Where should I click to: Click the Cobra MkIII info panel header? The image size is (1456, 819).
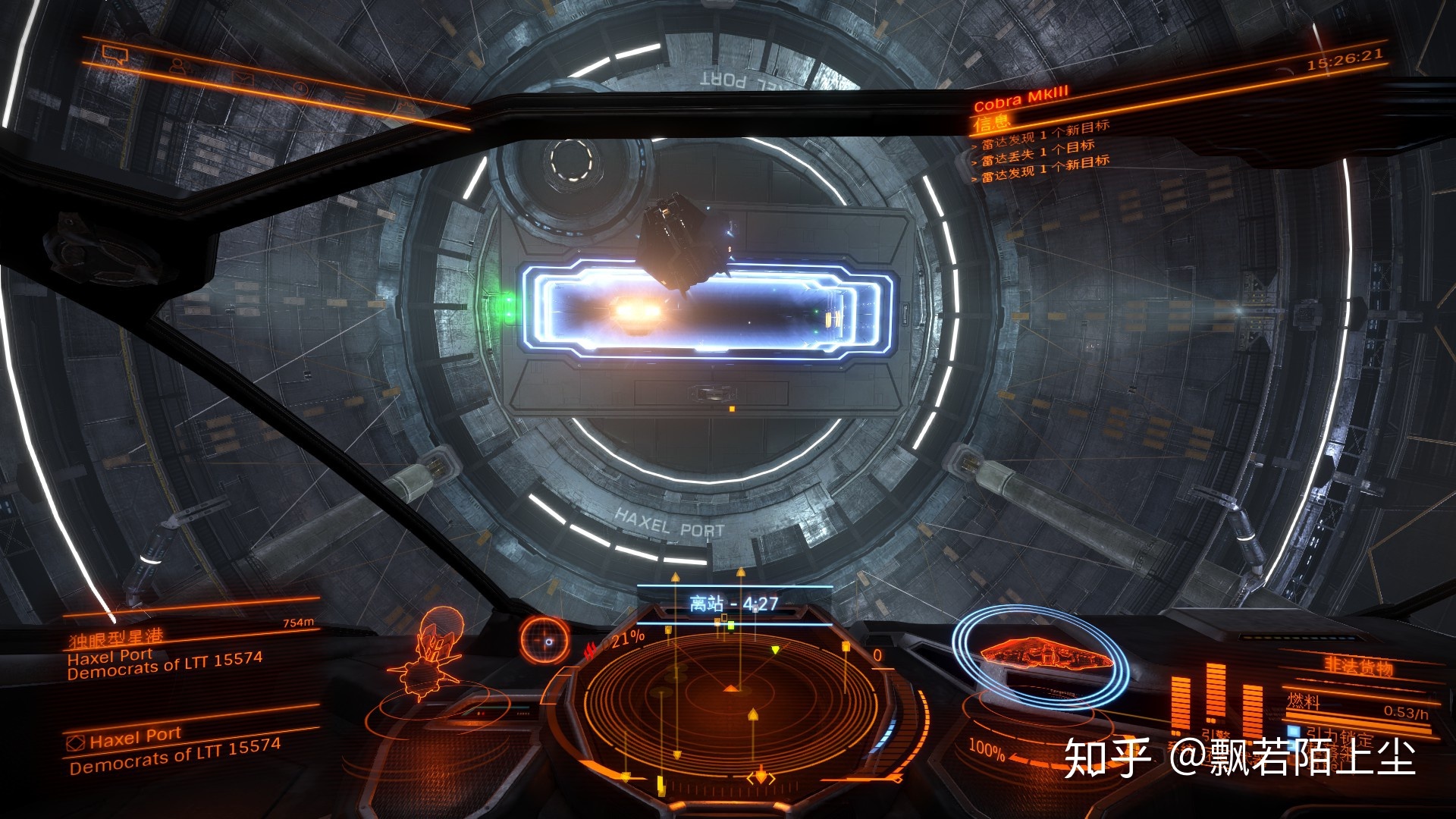pyautogui.click(x=1021, y=99)
